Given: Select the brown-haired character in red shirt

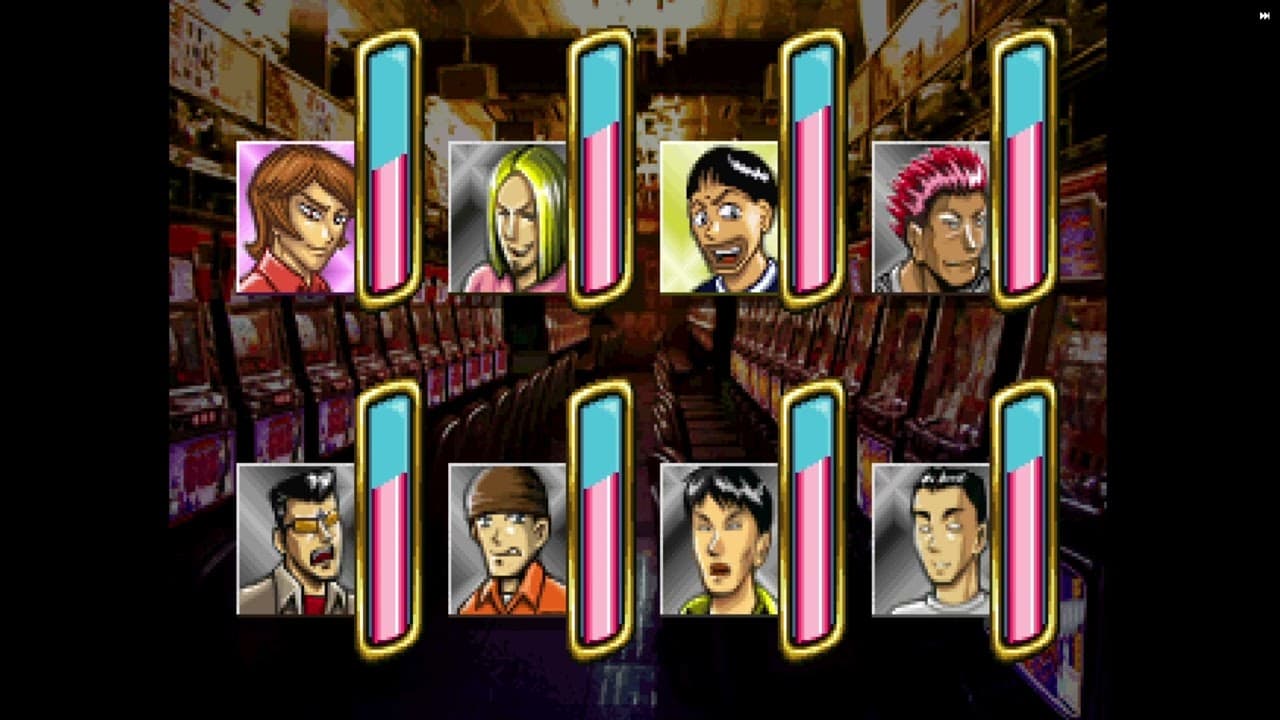Looking at the screenshot, I should pyautogui.click(x=295, y=218).
